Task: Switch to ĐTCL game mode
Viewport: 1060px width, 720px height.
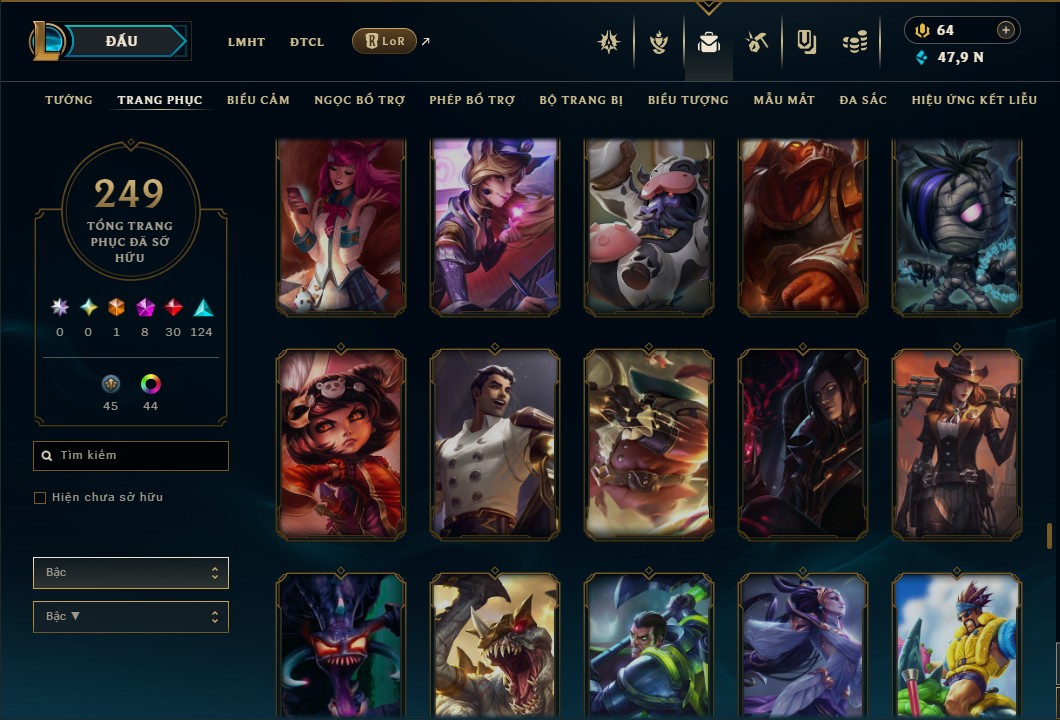Action: click(x=307, y=42)
